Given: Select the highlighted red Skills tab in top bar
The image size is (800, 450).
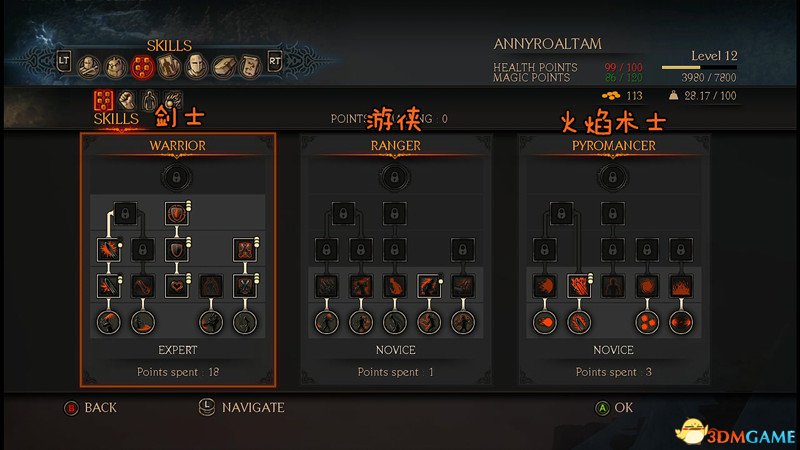Looking at the screenshot, I should (141, 67).
